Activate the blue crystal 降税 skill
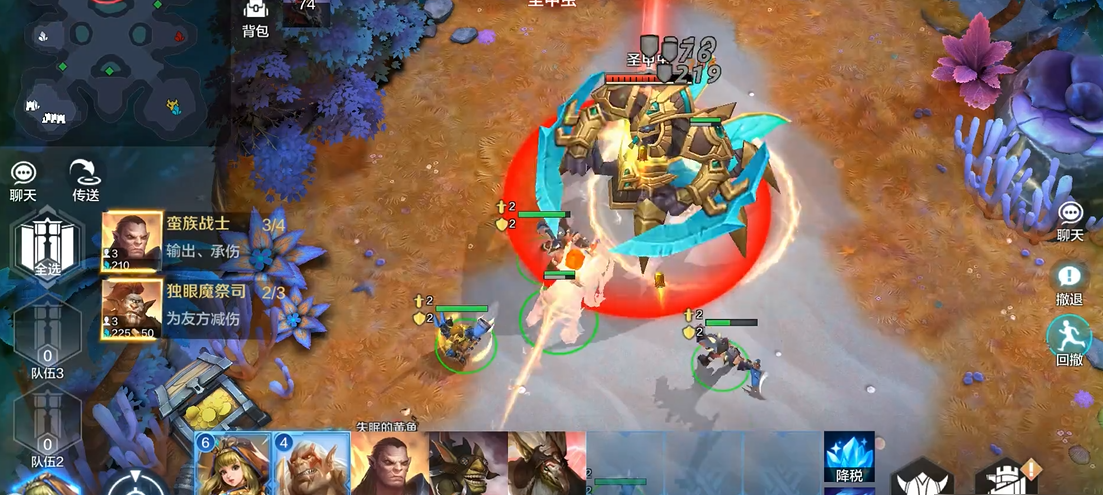This screenshot has height=495, width=1103. [x=849, y=457]
